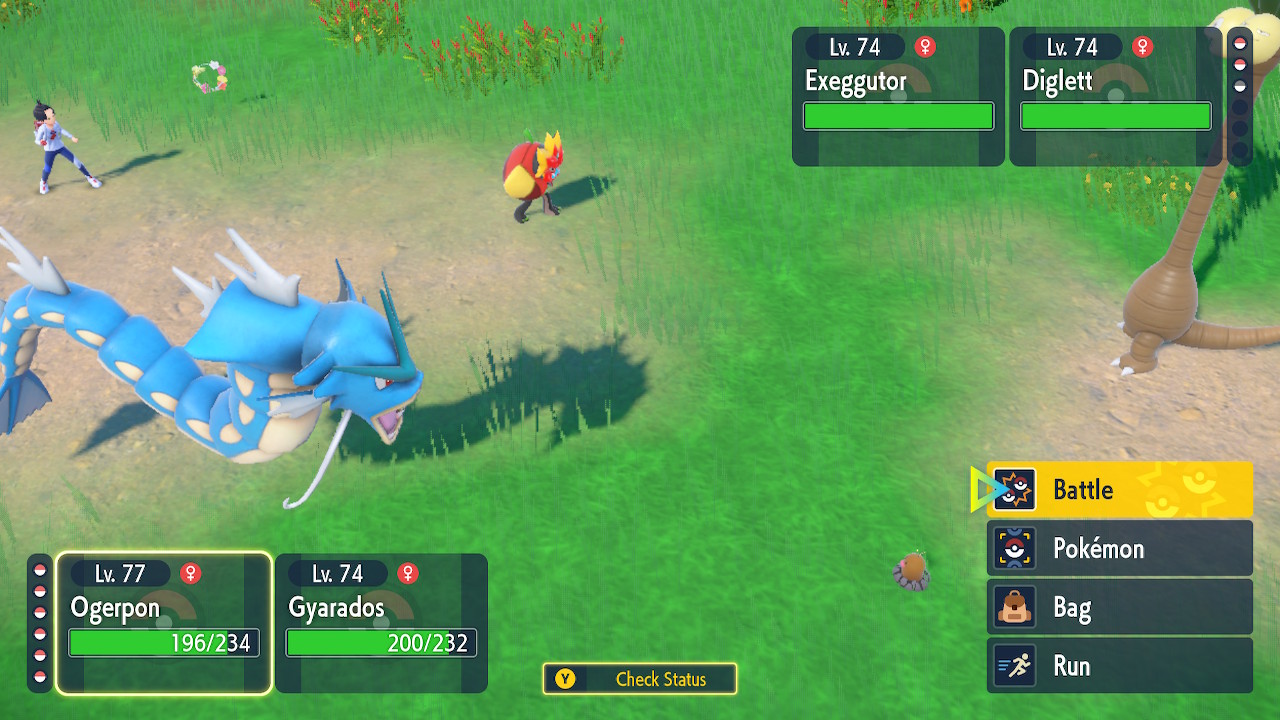Open the Bag
This screenshot has height=720, width=1280.
[1119, 607]
